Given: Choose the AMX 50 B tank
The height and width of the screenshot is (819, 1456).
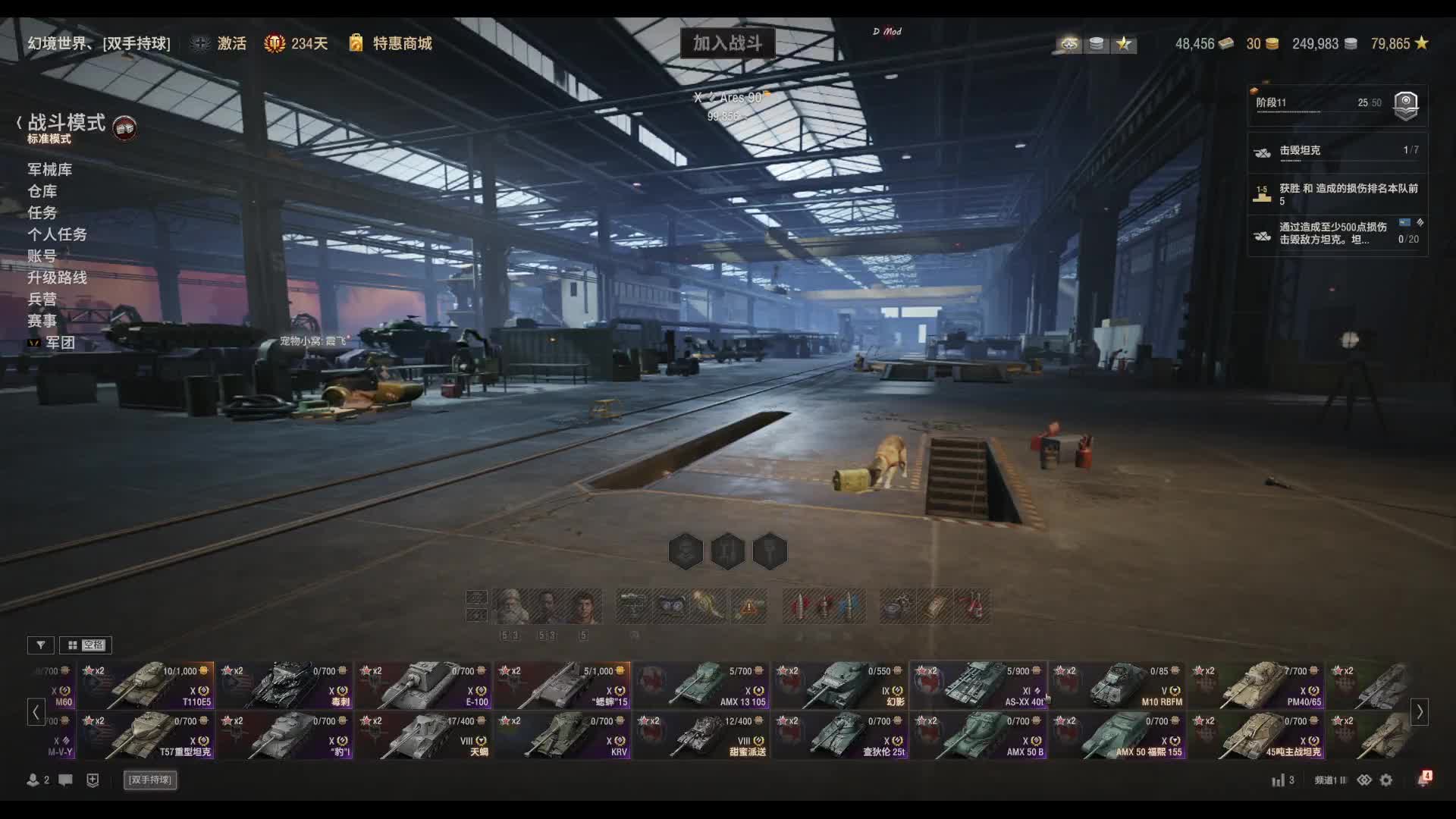Looking at the screenshot, I should tap(979, 735).
